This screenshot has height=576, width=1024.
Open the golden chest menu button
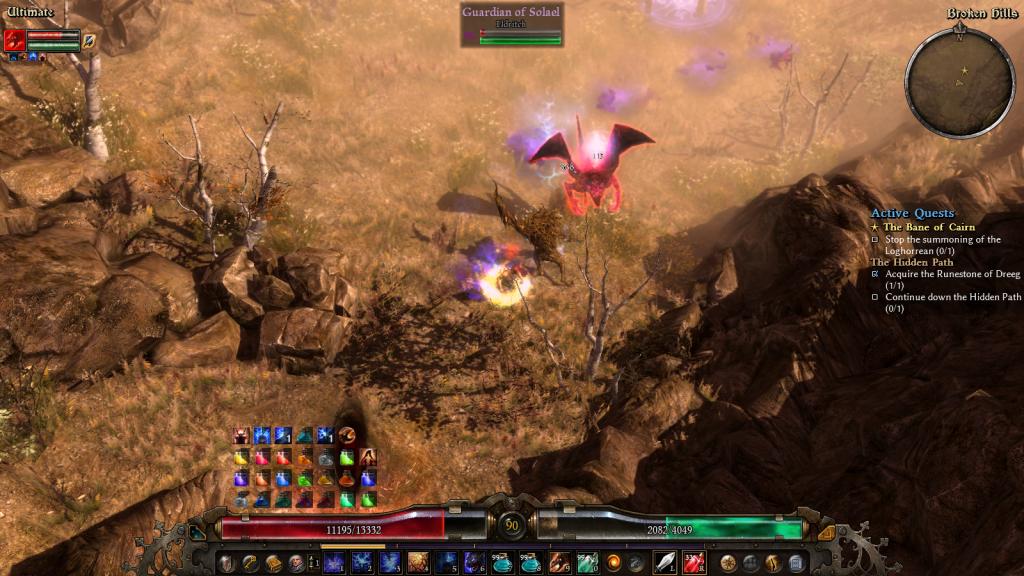coord(273,562)
